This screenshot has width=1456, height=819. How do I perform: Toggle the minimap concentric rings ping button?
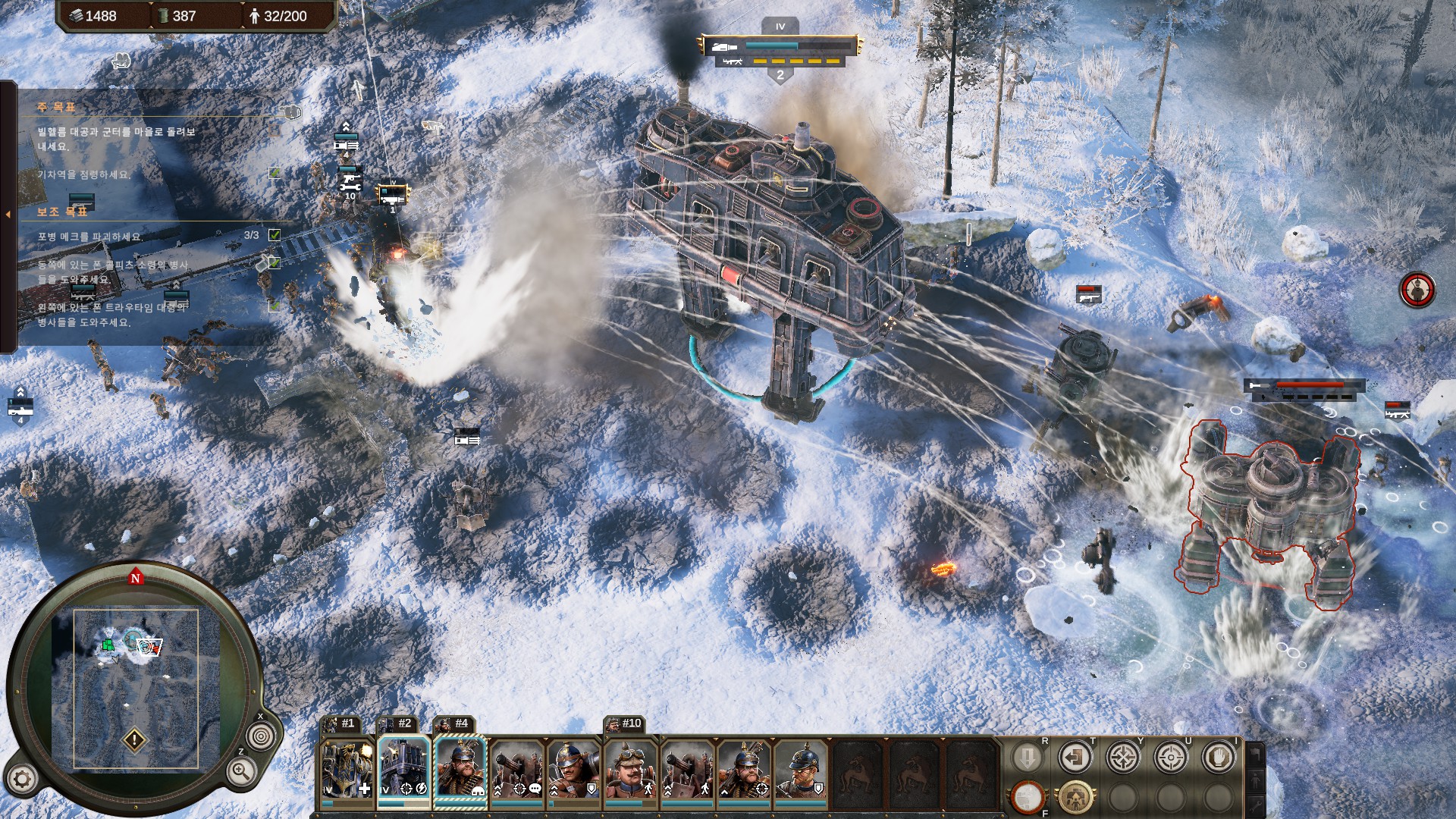coord(261,736)
